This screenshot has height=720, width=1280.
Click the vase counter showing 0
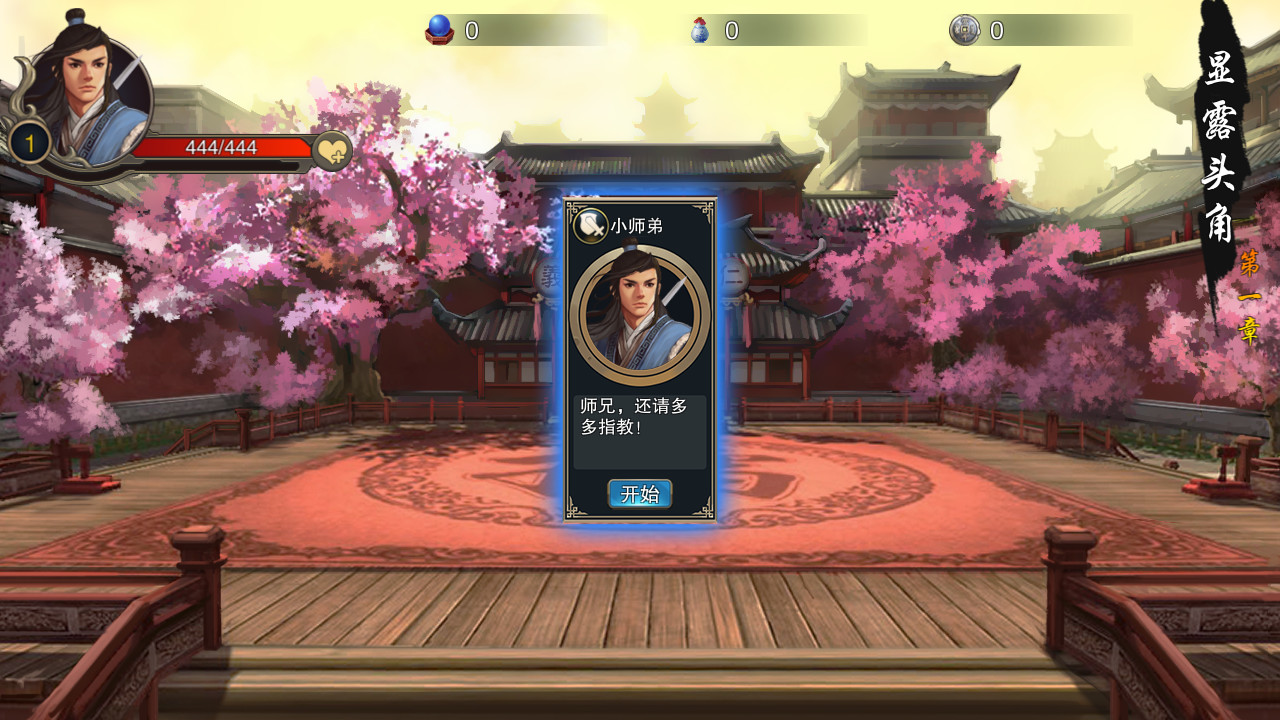[x=729, y=29]
